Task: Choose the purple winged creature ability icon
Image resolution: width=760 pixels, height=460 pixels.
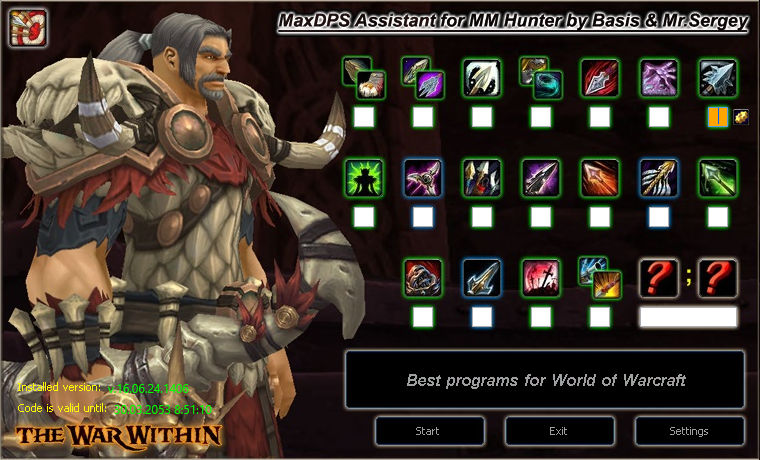Action: pos(658,77)
